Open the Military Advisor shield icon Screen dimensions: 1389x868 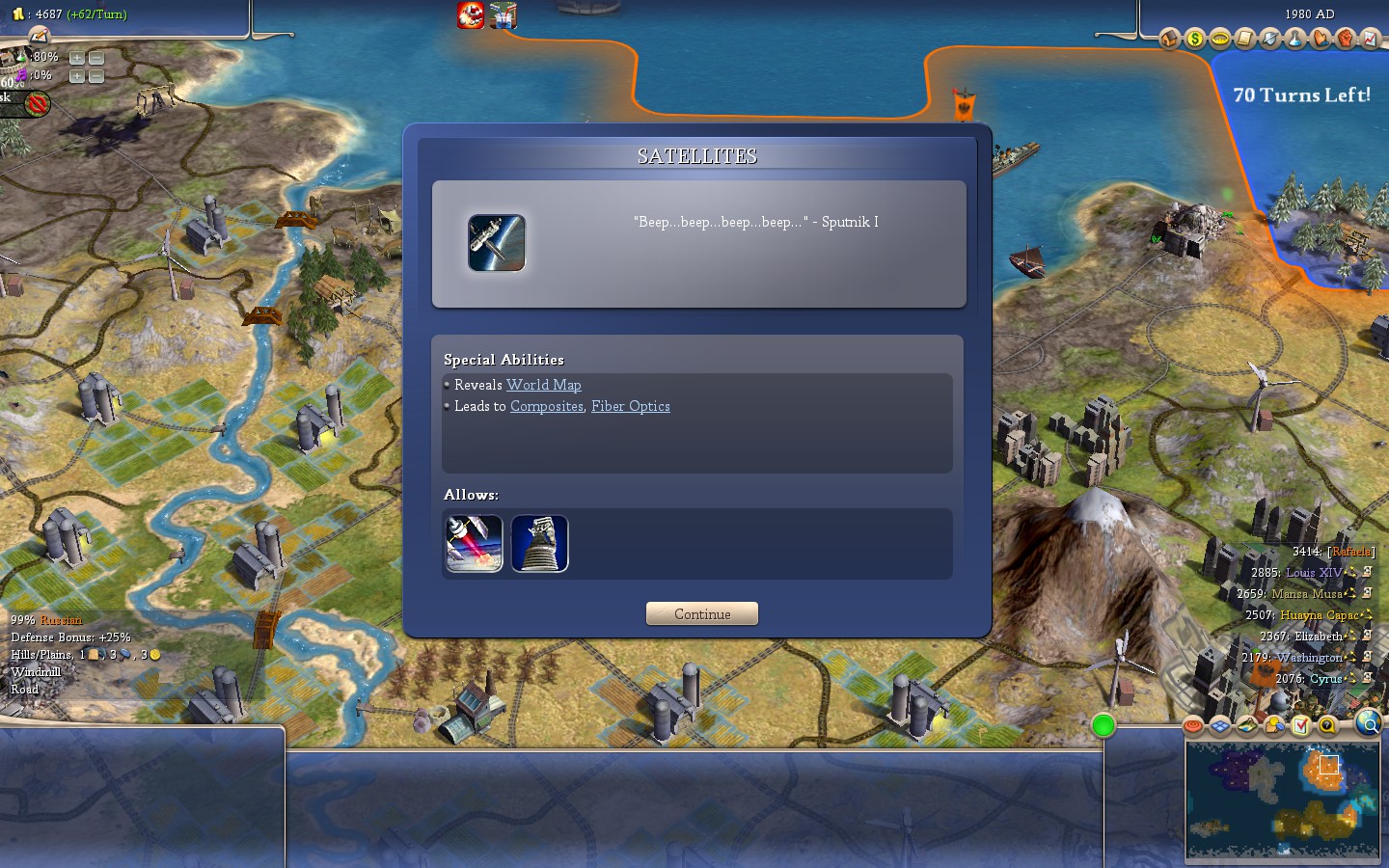pyautogui.click(x=1271, y=40)
